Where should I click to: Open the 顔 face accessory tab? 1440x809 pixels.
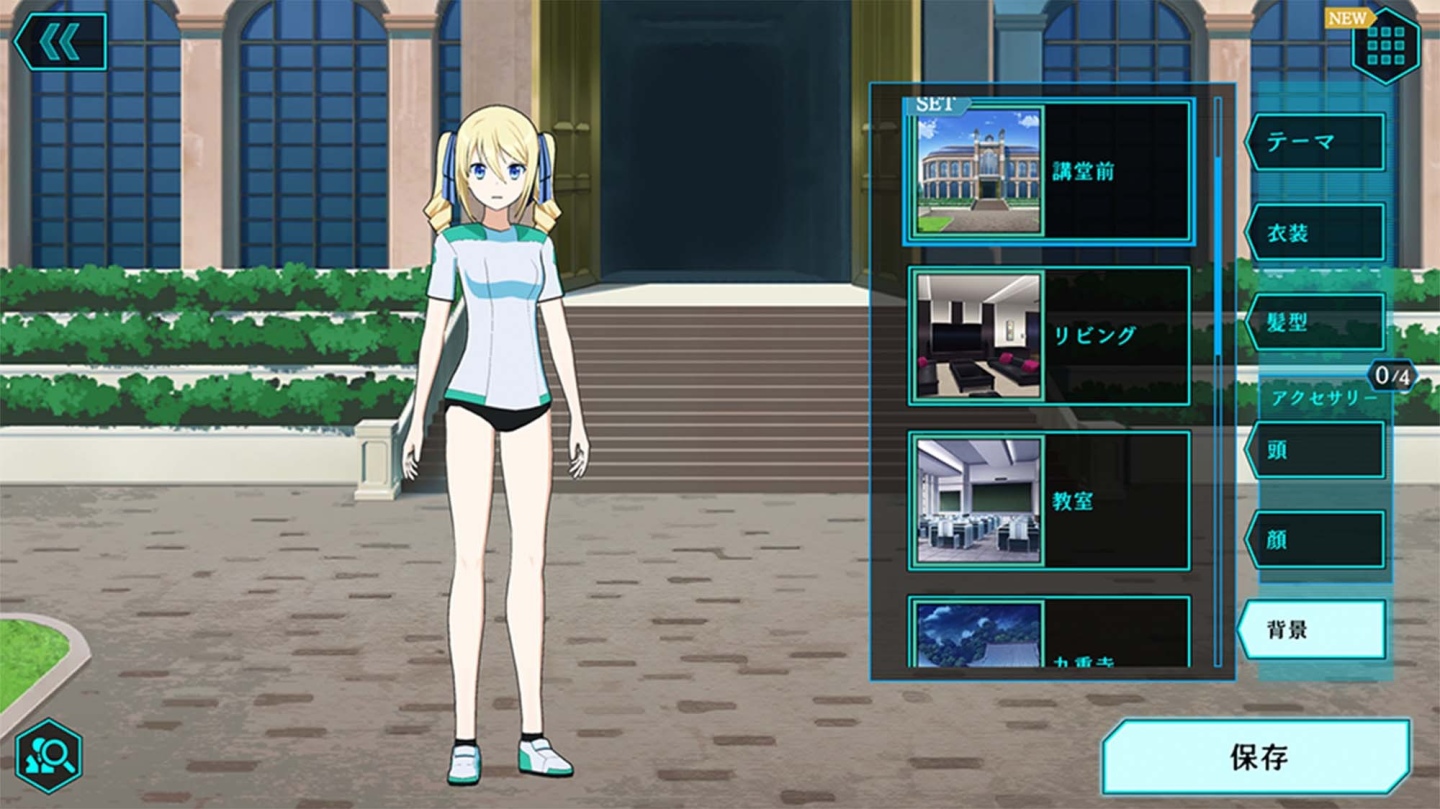[1315, 540]
